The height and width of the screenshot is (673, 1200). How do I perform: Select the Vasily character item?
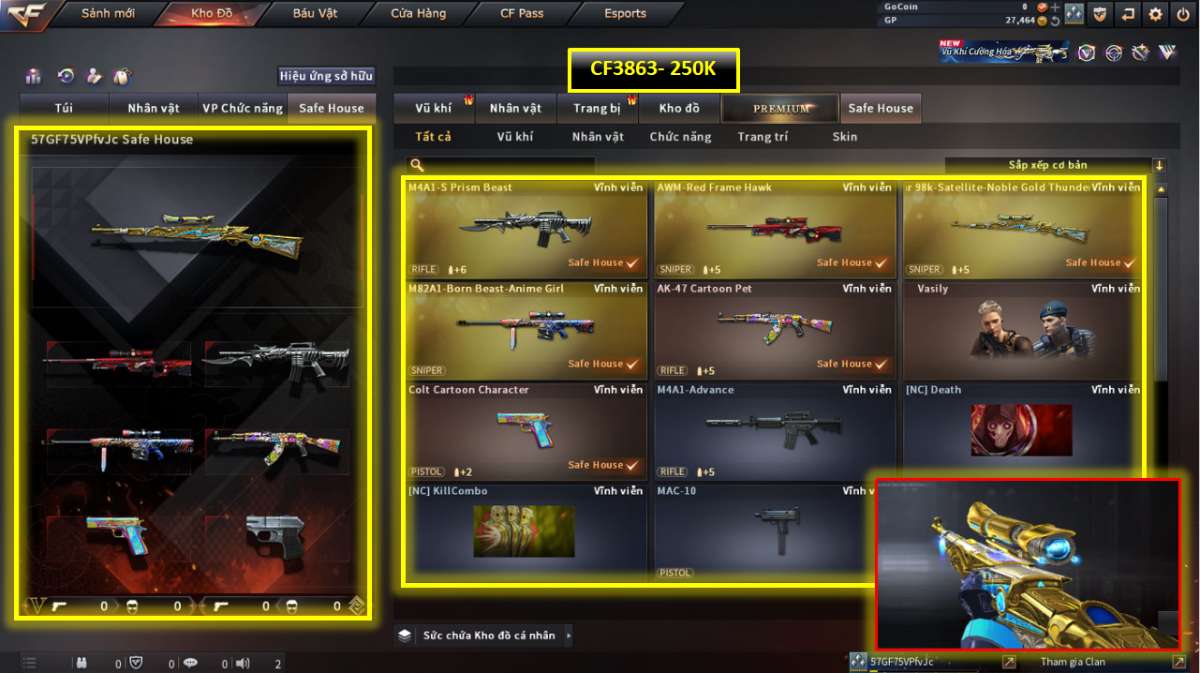coord(1022,329)
